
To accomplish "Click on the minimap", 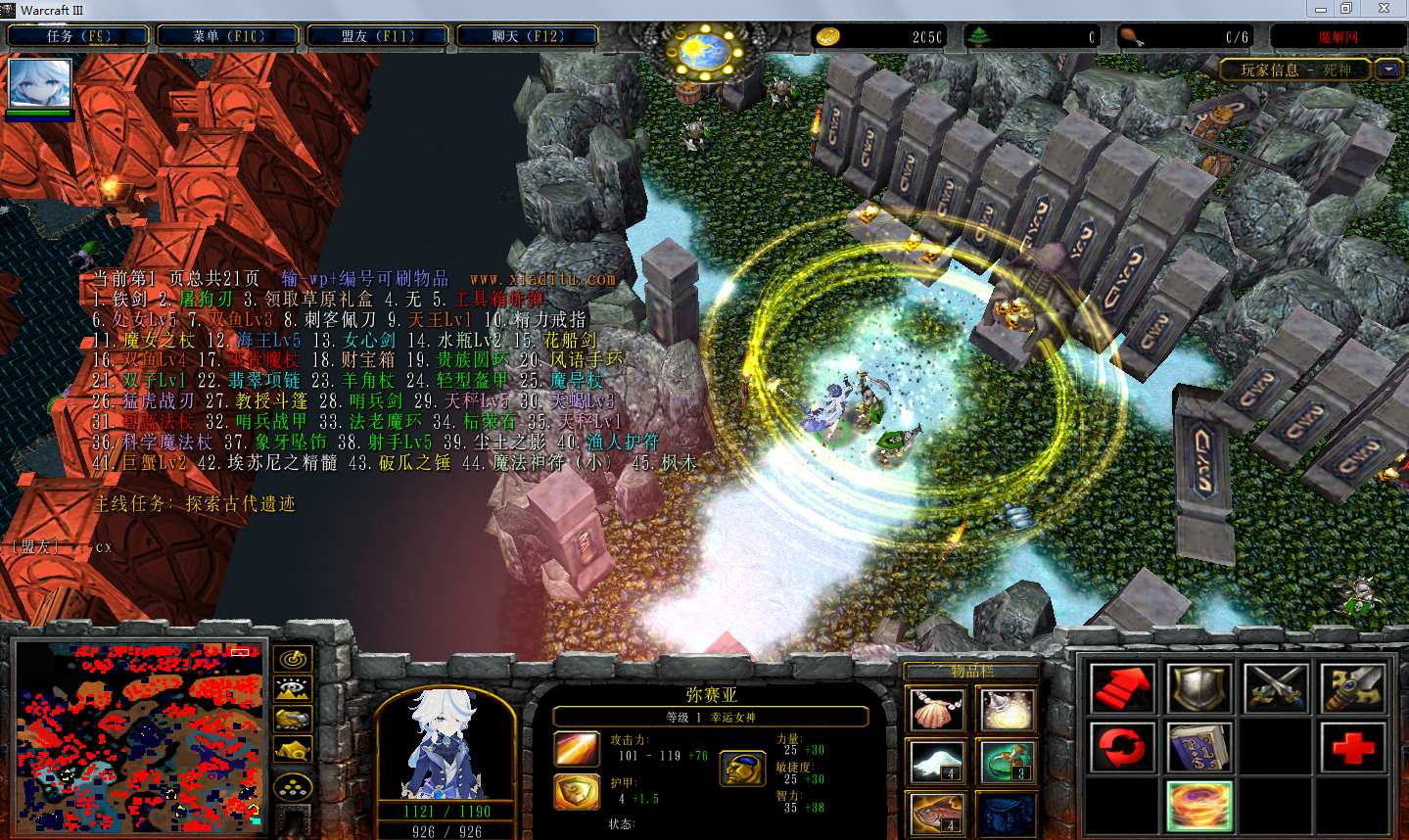I will tap(139, 736).
